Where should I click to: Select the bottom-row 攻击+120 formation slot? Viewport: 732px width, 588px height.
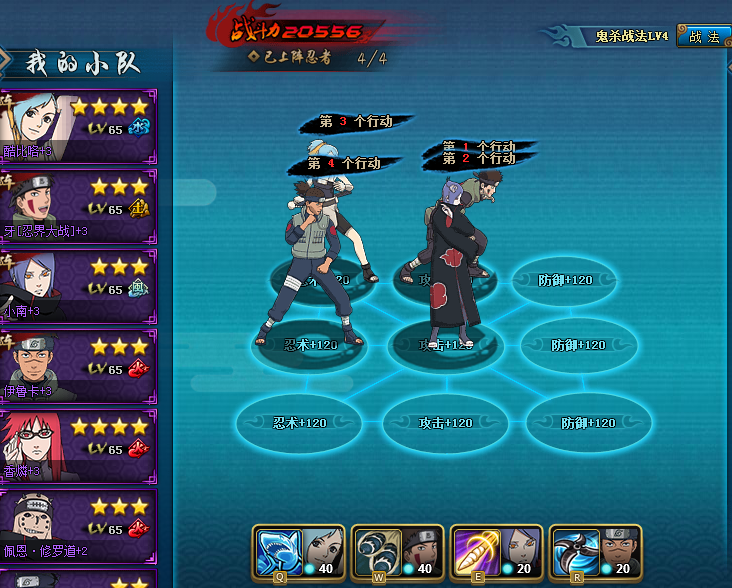[x=443, y=423]
